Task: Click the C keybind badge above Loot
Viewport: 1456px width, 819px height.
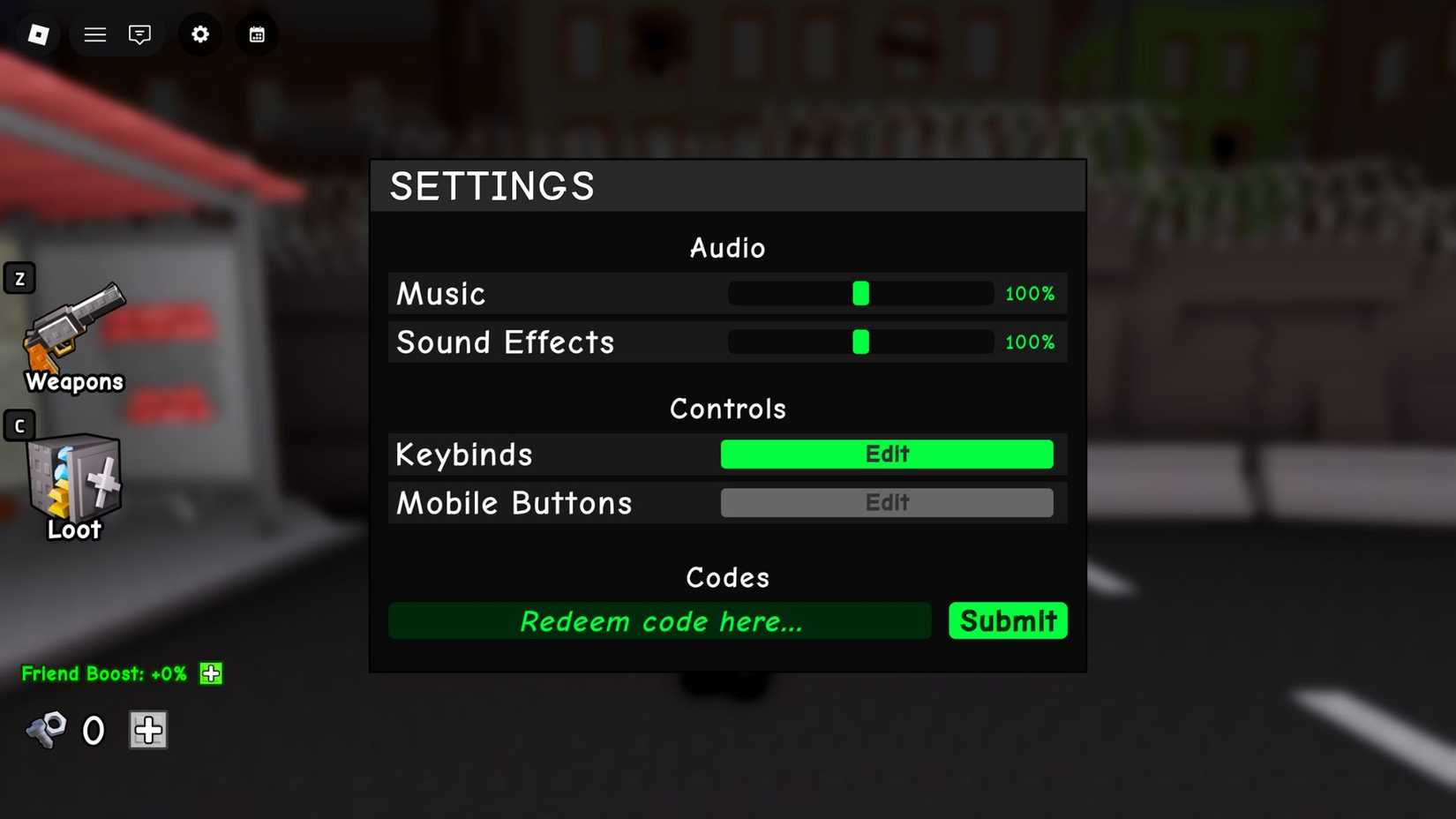Action: tap(19, 425)
